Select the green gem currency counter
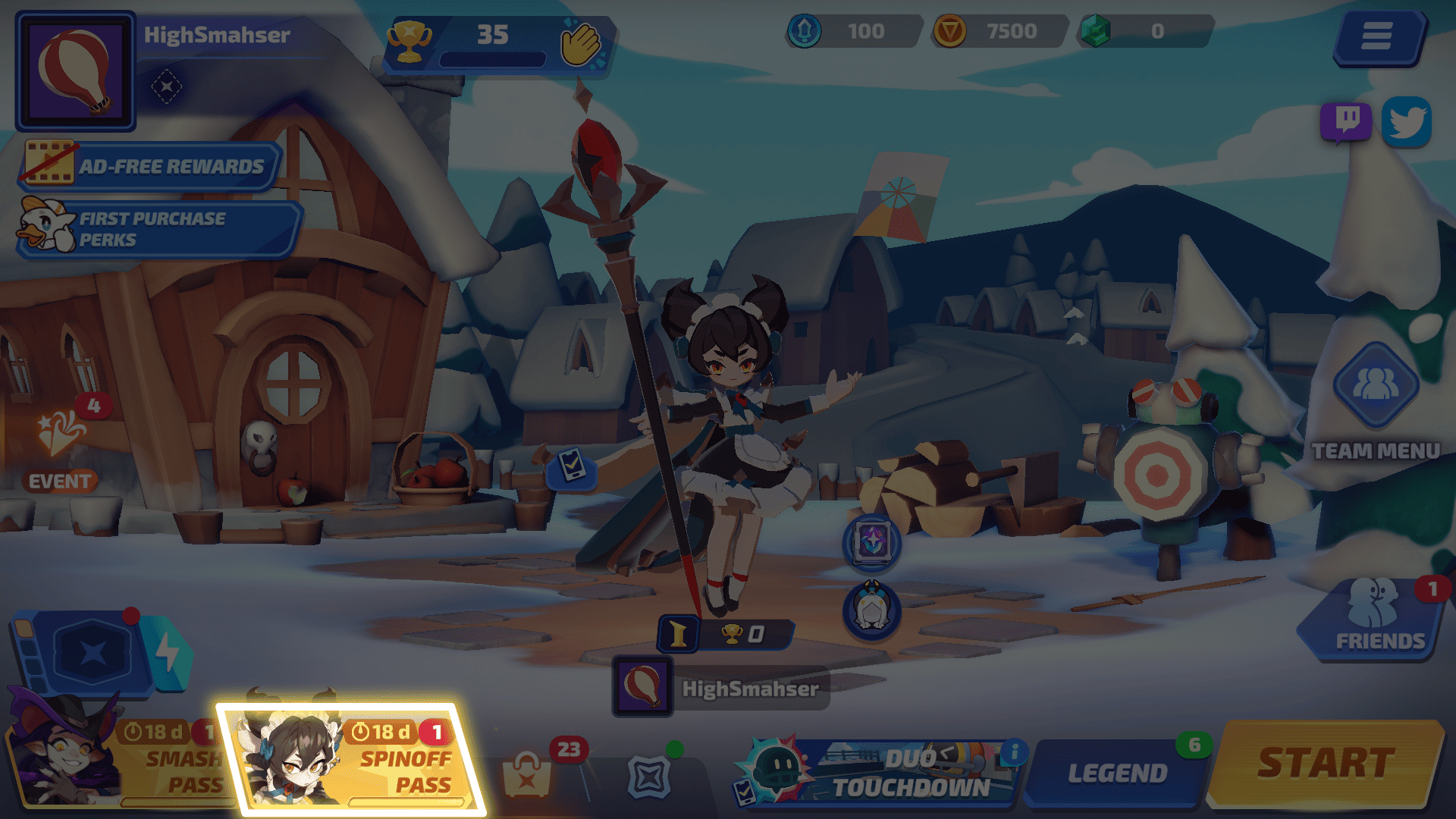1456x819 pixels. click(1144, 32)
